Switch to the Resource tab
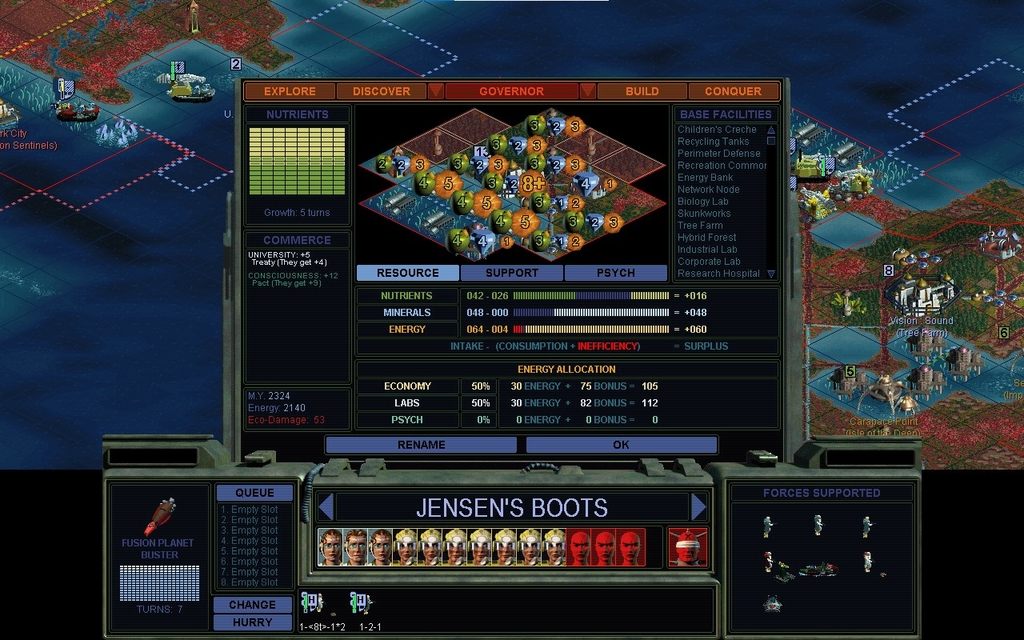Screen dimensions: 1024x640 point(408,273)
